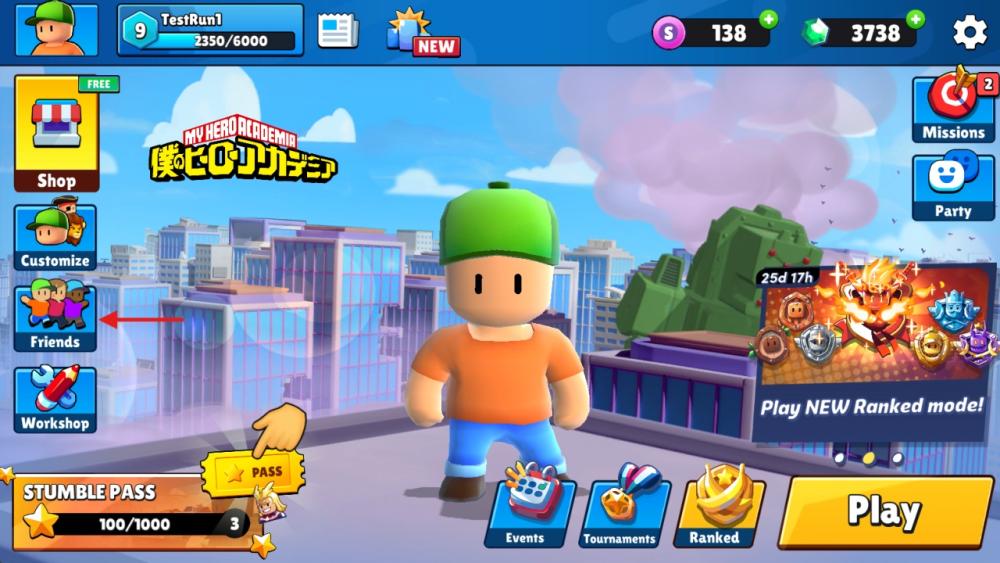Image resolution: width=1000 pixels, height=563 pixels.
Task: Add more gems with the plus button
Action: 915,19
